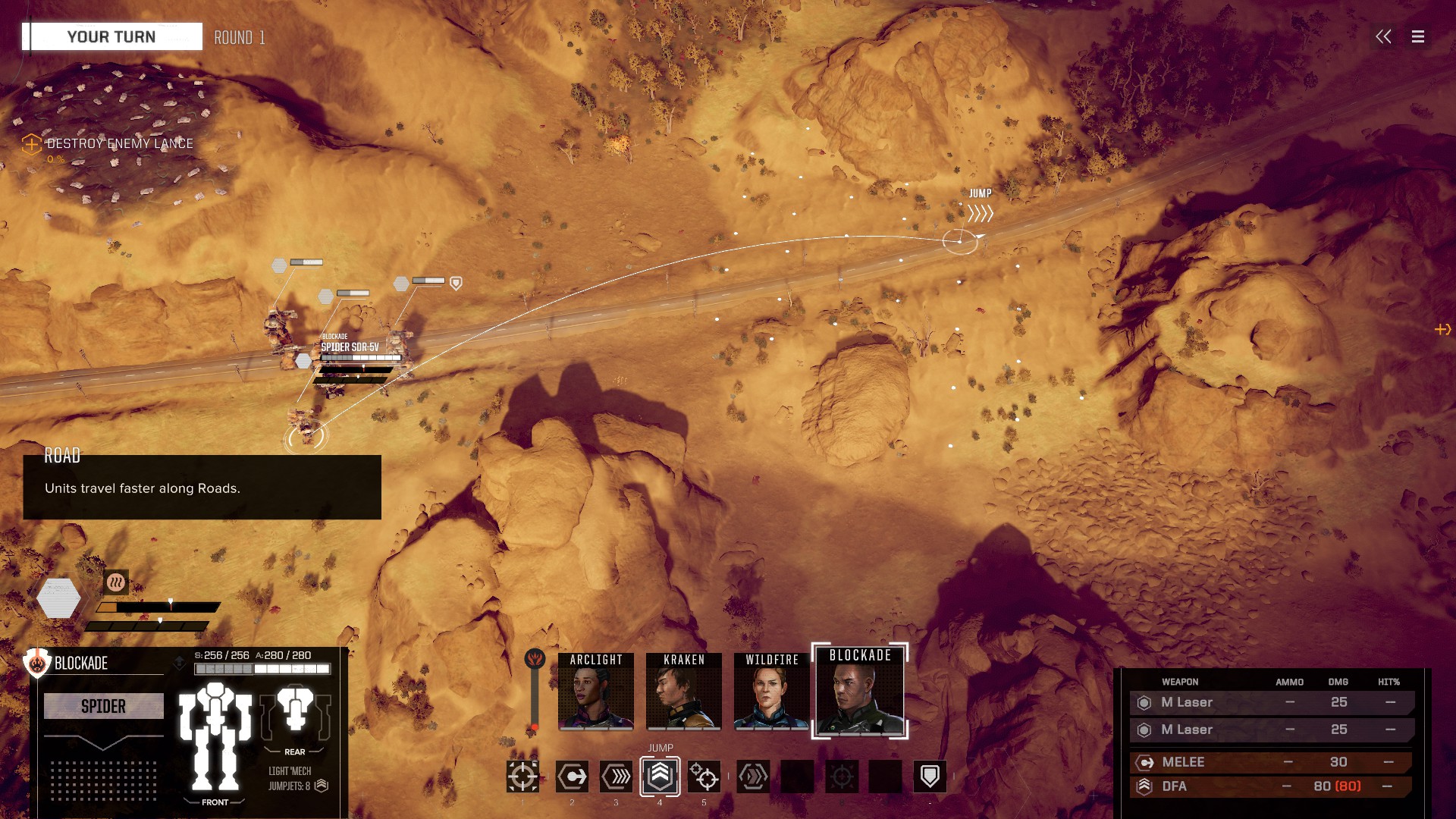Choose the move action icon
Viewport: 1456px width, 819px height.
point(572,777)
